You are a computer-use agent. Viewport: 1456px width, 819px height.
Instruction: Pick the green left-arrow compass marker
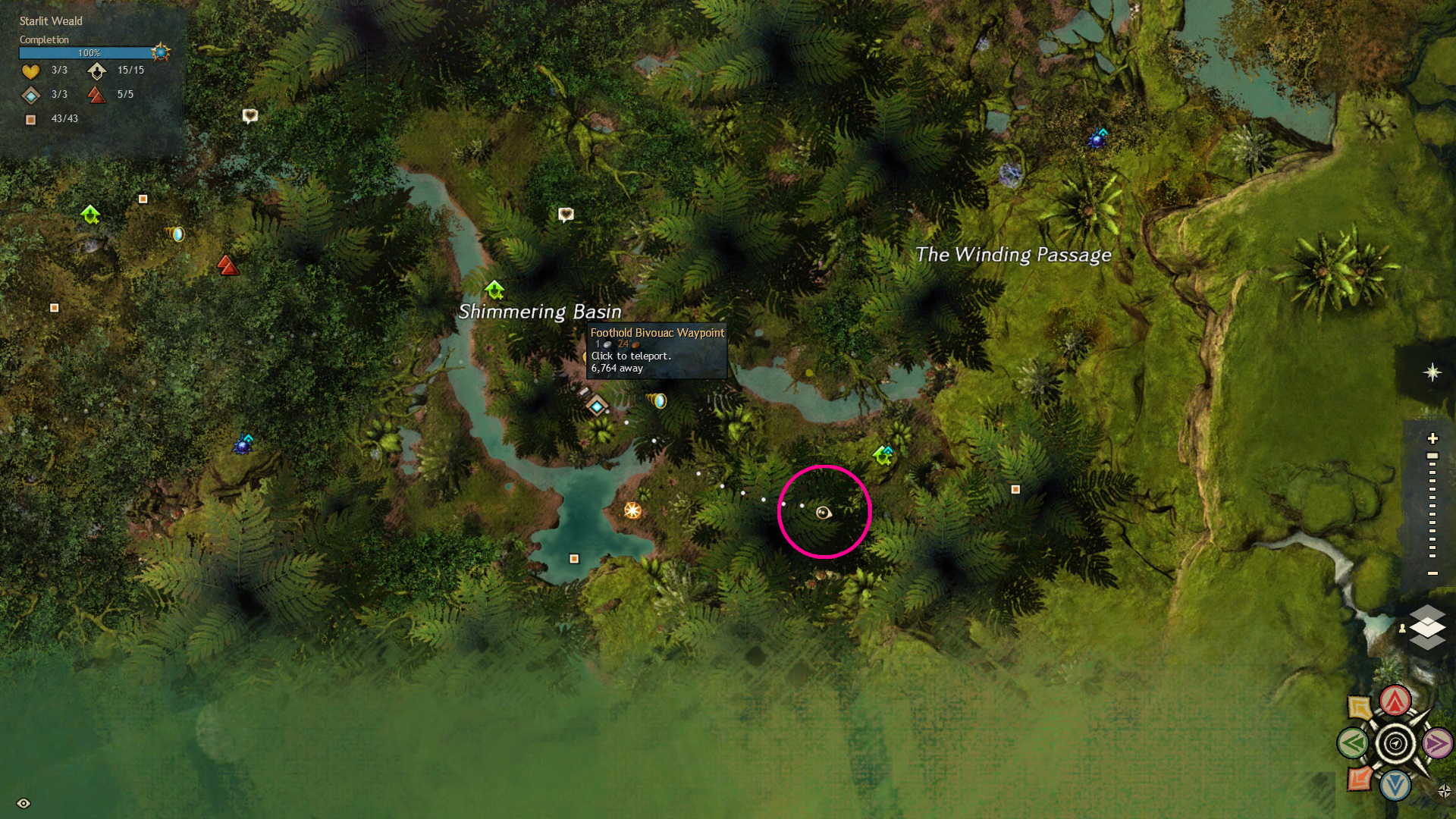1353,744
